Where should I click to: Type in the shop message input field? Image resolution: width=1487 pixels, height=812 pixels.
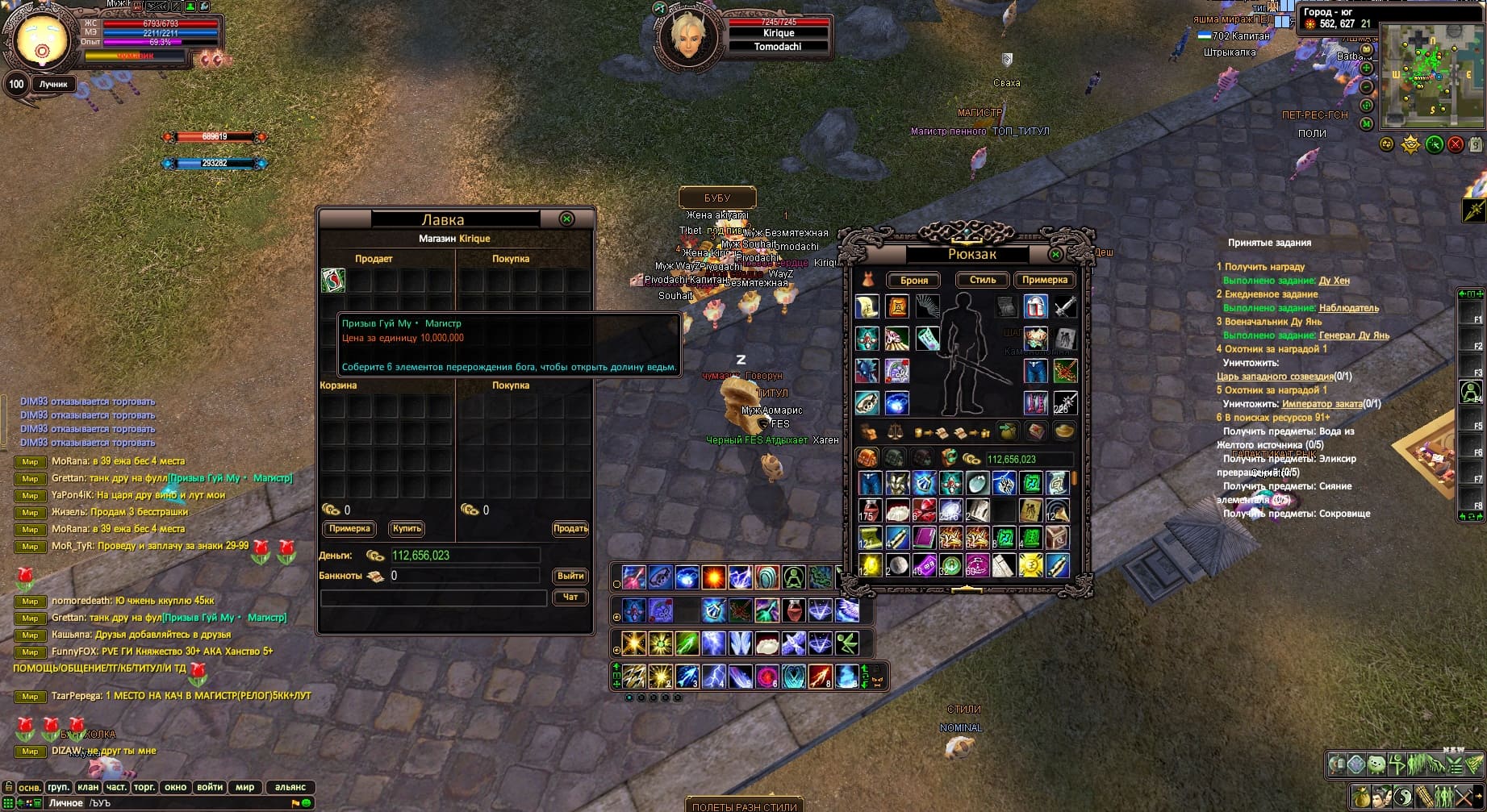pyautogui.click(x=433, y=598)
